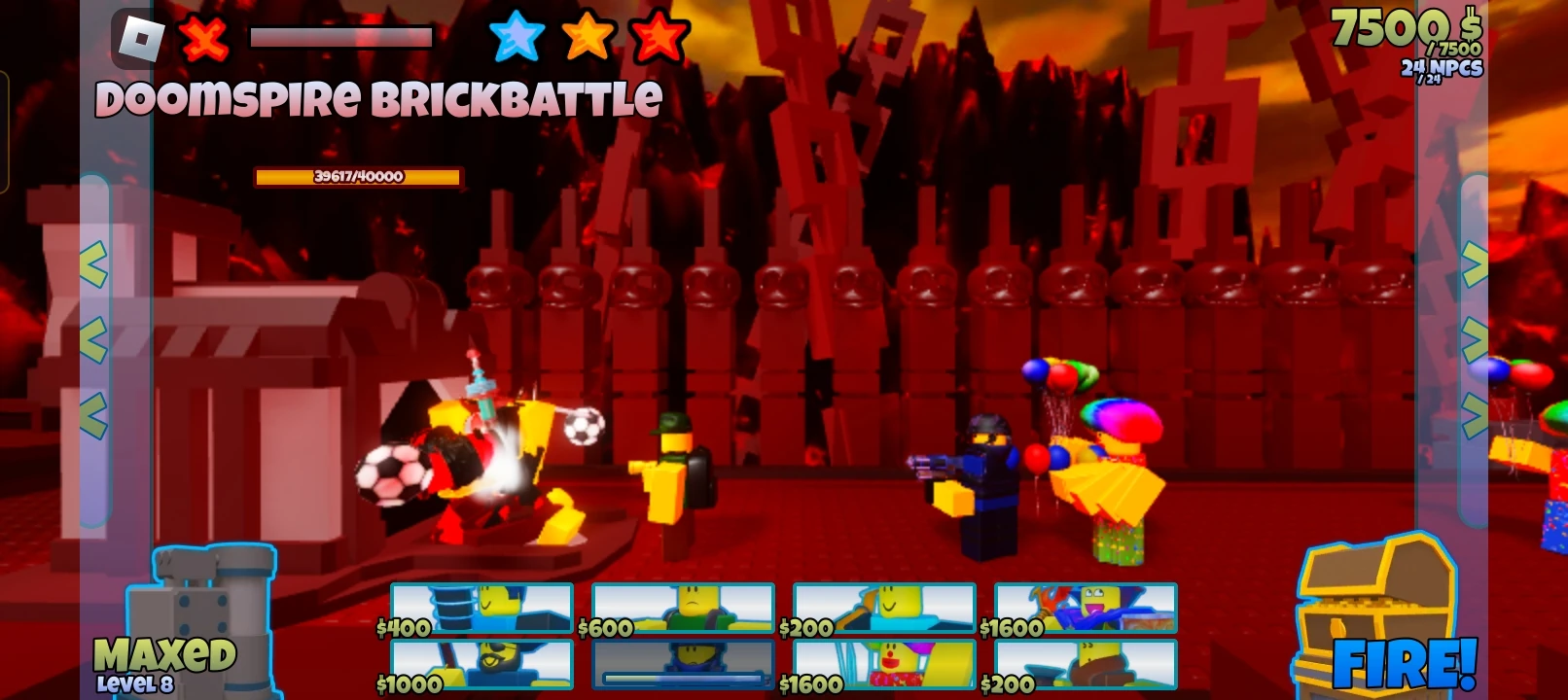This screenshot has height=700, width=1568.
Task: Switch to the Doomspire Brickbattle title banner
Action: (x=378, y=97)
